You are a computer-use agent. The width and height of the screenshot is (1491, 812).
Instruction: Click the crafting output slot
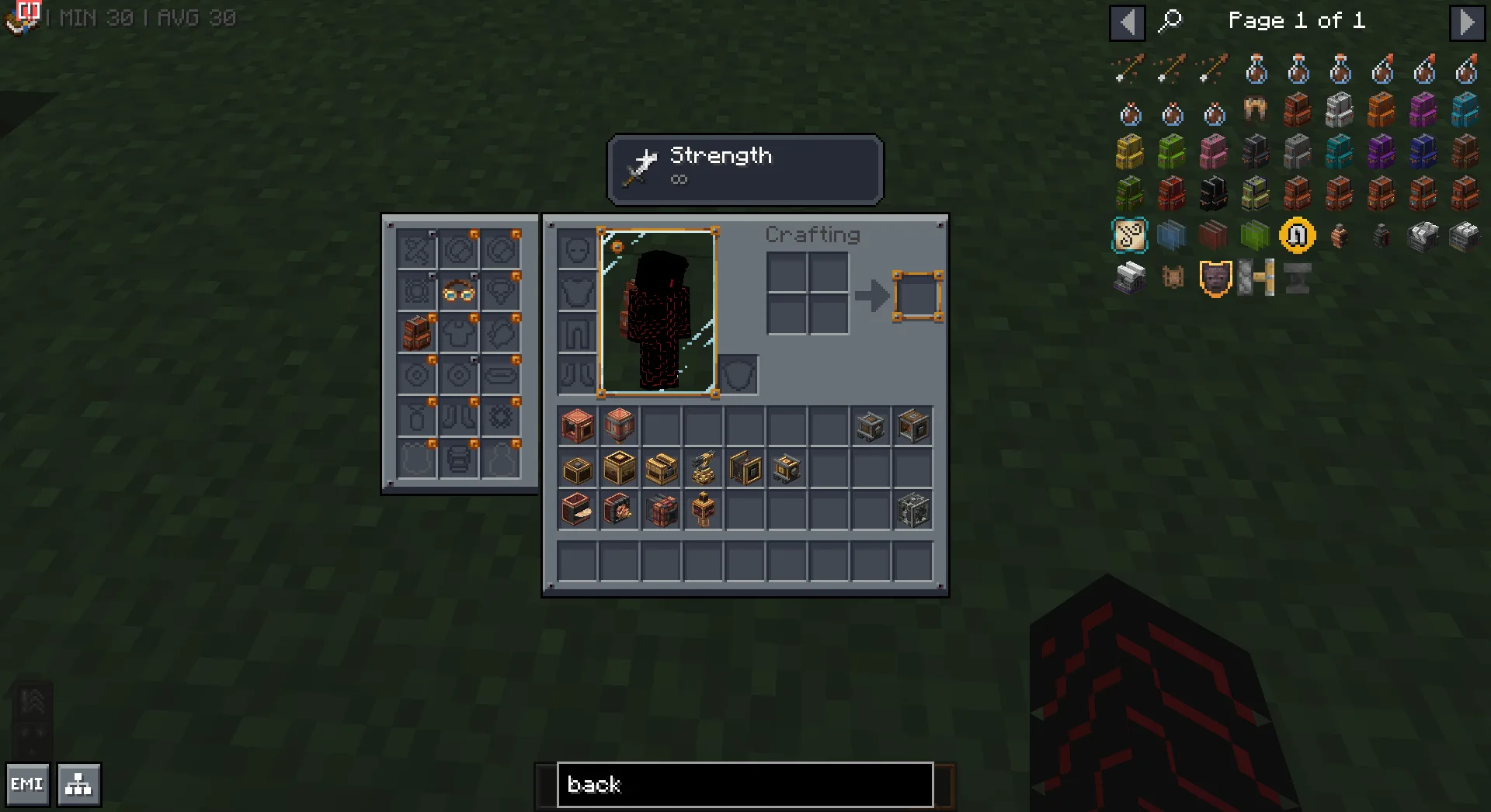coord(917,296)
